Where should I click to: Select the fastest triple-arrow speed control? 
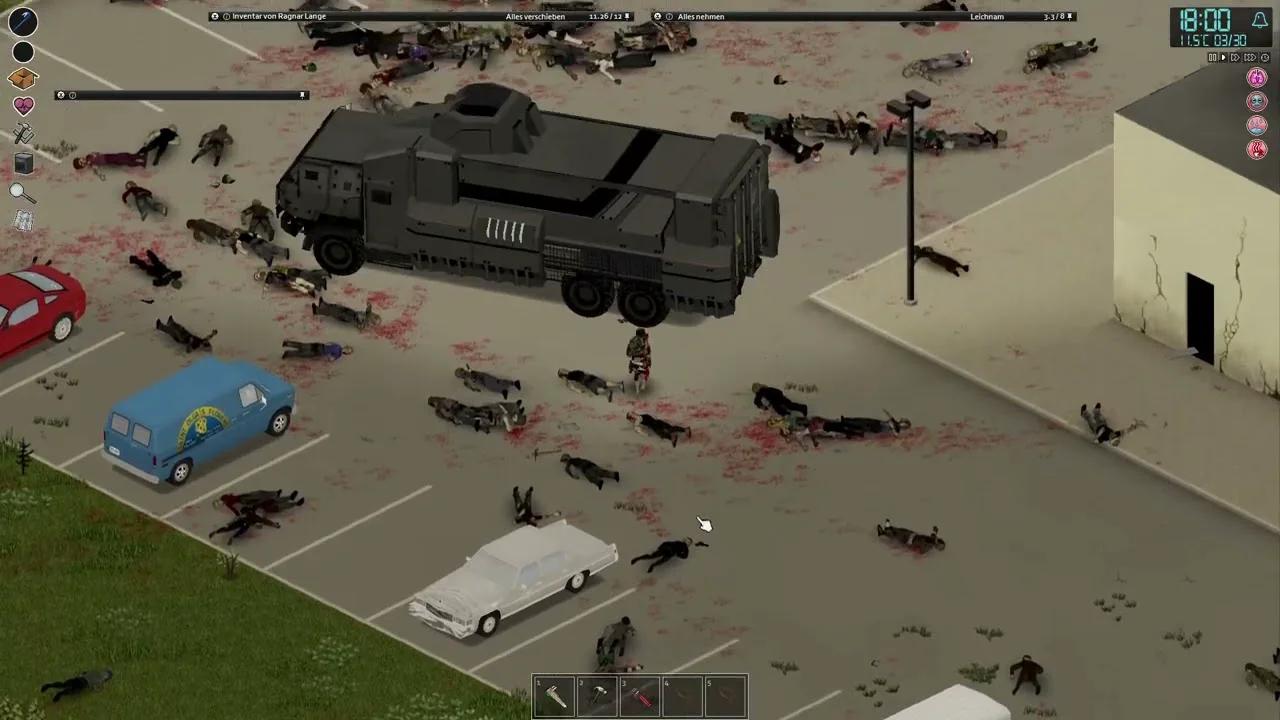tap(1249, 57)
